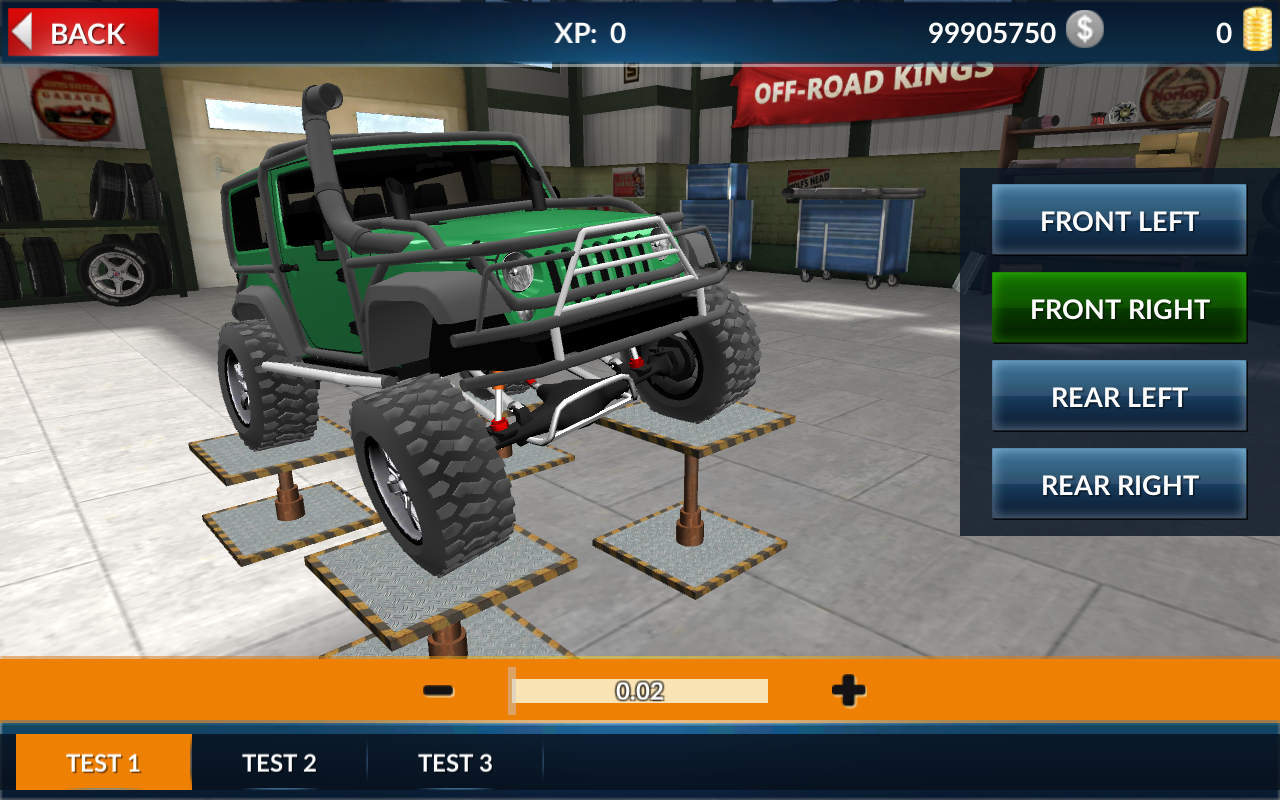Select the FRONT RIGHT suspension button
The image size is (1280, 800).
click(x=1119, y=308)
